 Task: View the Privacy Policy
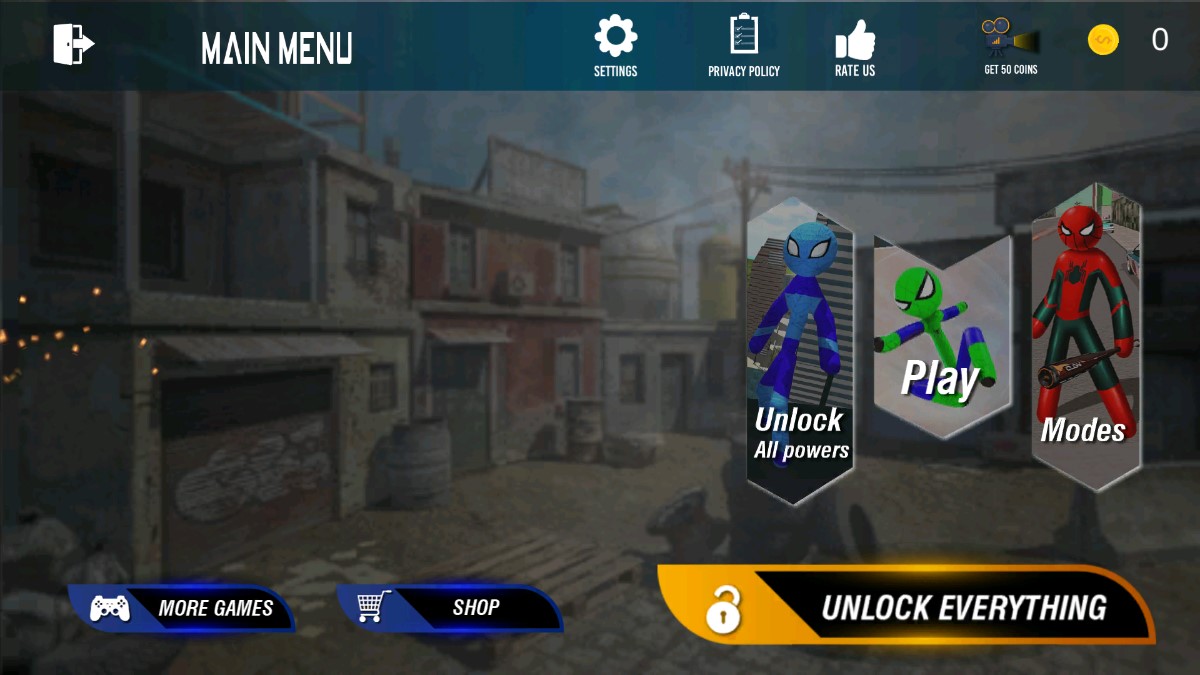click(x=743, y=45)
